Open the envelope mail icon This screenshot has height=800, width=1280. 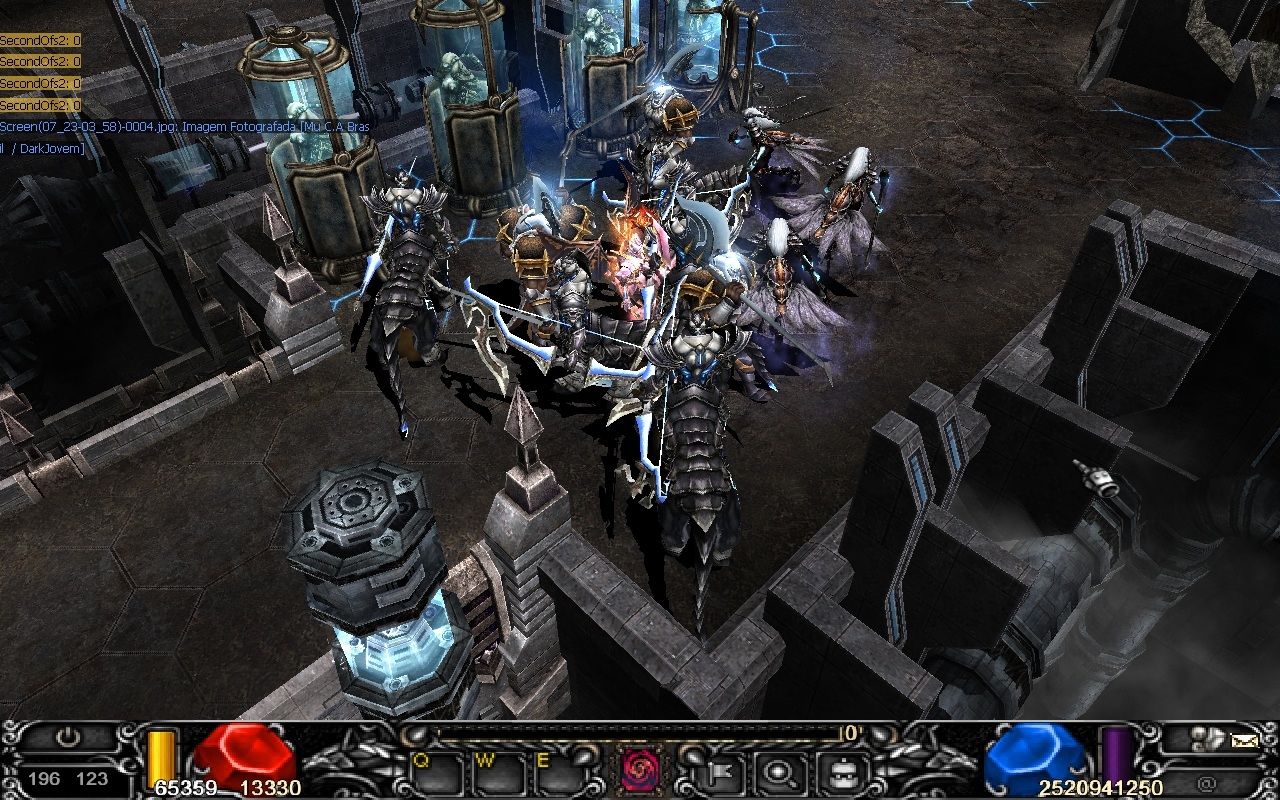click(x=1244, y=740)
